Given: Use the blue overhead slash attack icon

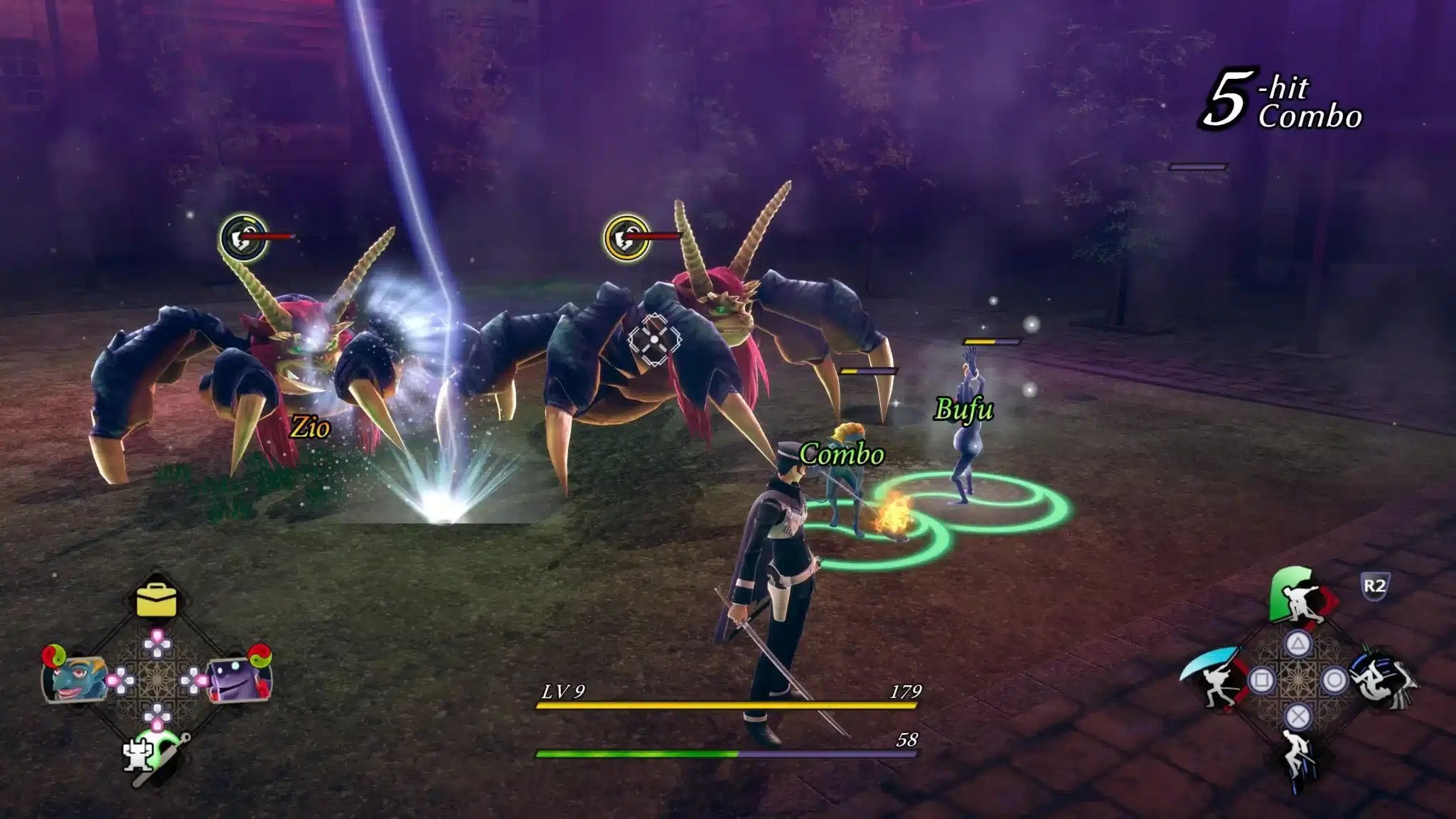Looking at the screenshot, I should tap(1211, 676).
